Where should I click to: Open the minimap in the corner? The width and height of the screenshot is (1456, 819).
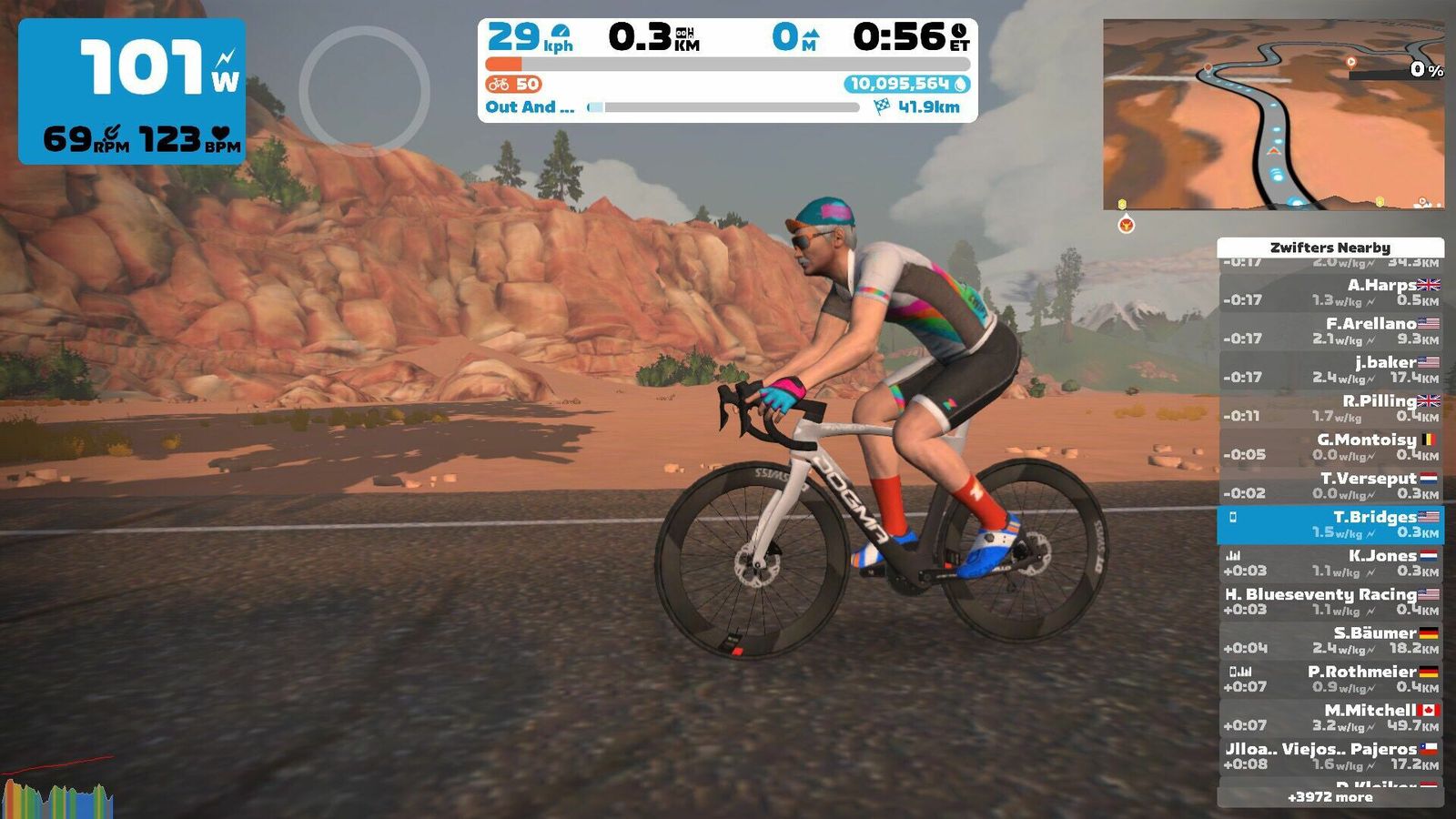click(x=1273, y=114)
